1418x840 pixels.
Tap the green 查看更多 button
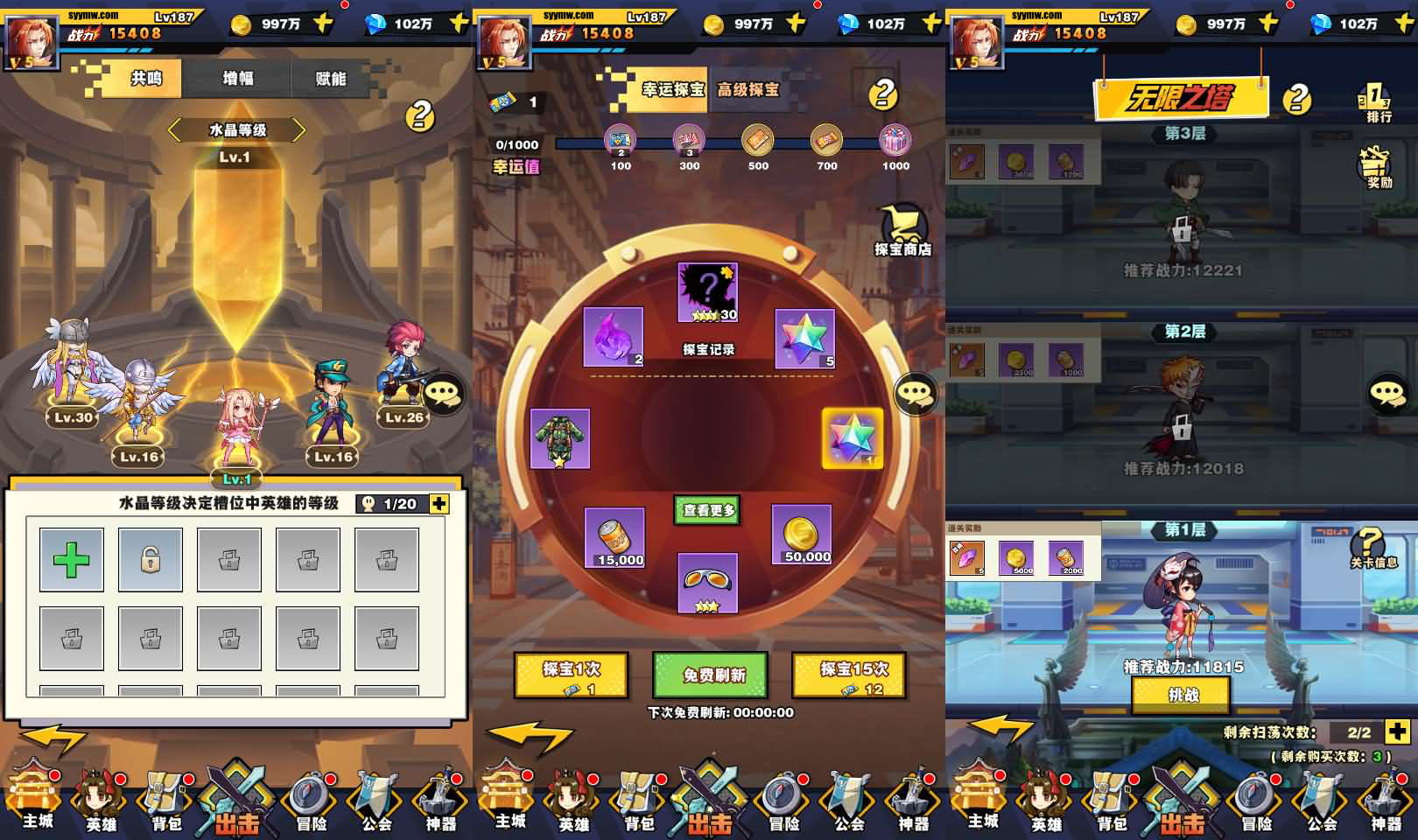[708, 510]
